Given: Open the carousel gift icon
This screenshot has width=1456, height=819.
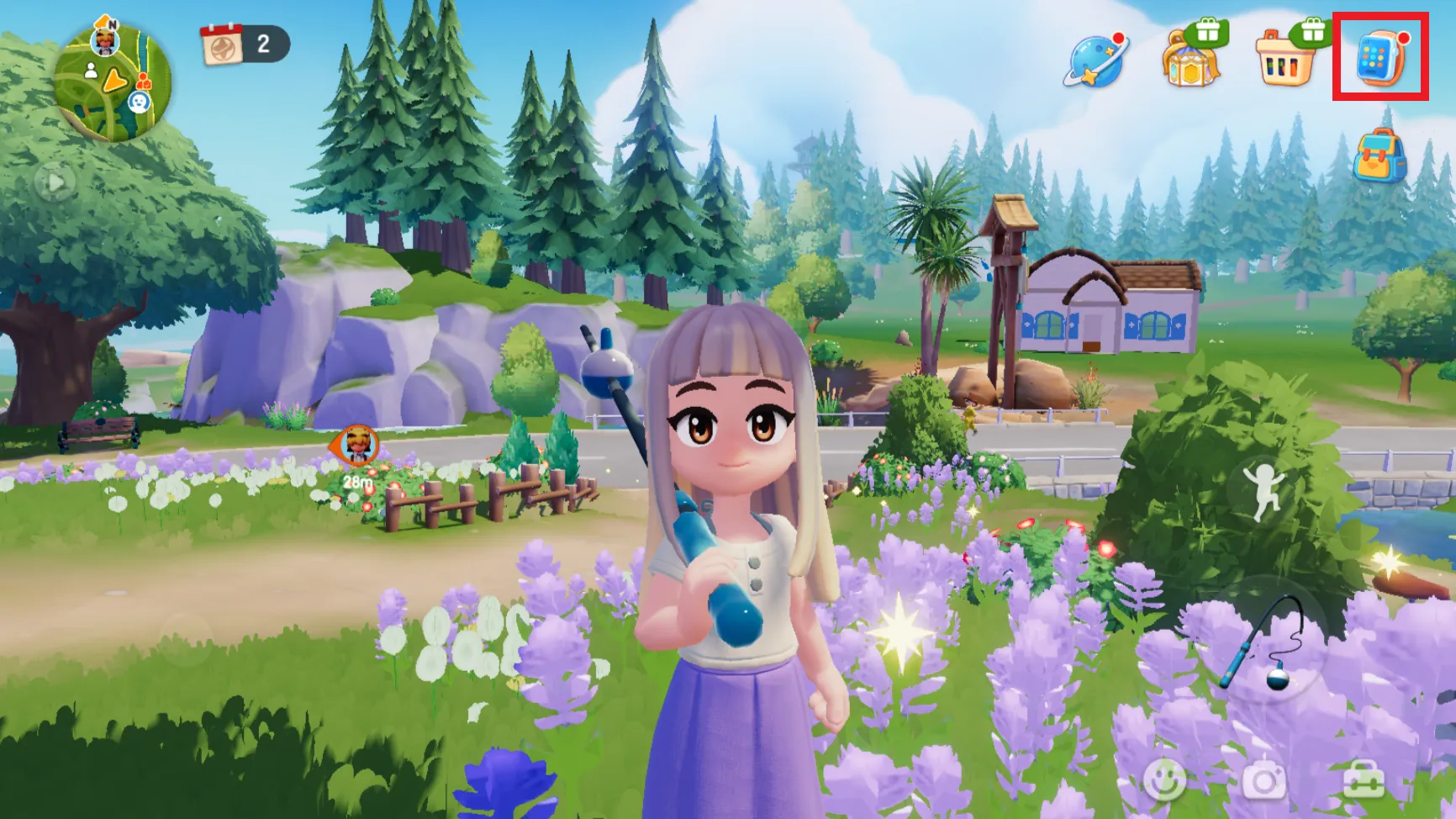Looking at the screenshot, I should coord(1191,61).
